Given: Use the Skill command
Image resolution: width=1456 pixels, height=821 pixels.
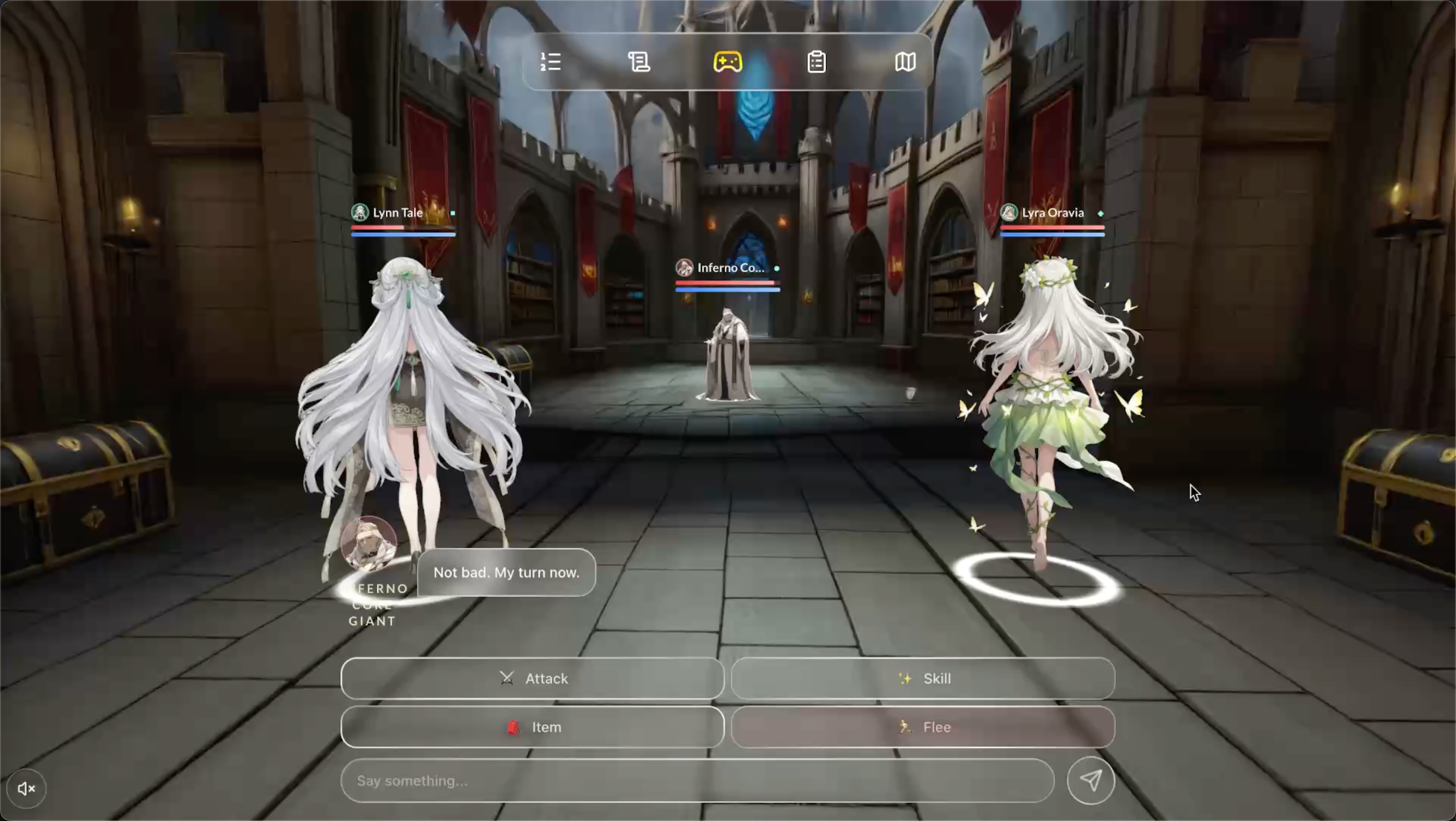Looking at the screenshot, I should 923,678.
